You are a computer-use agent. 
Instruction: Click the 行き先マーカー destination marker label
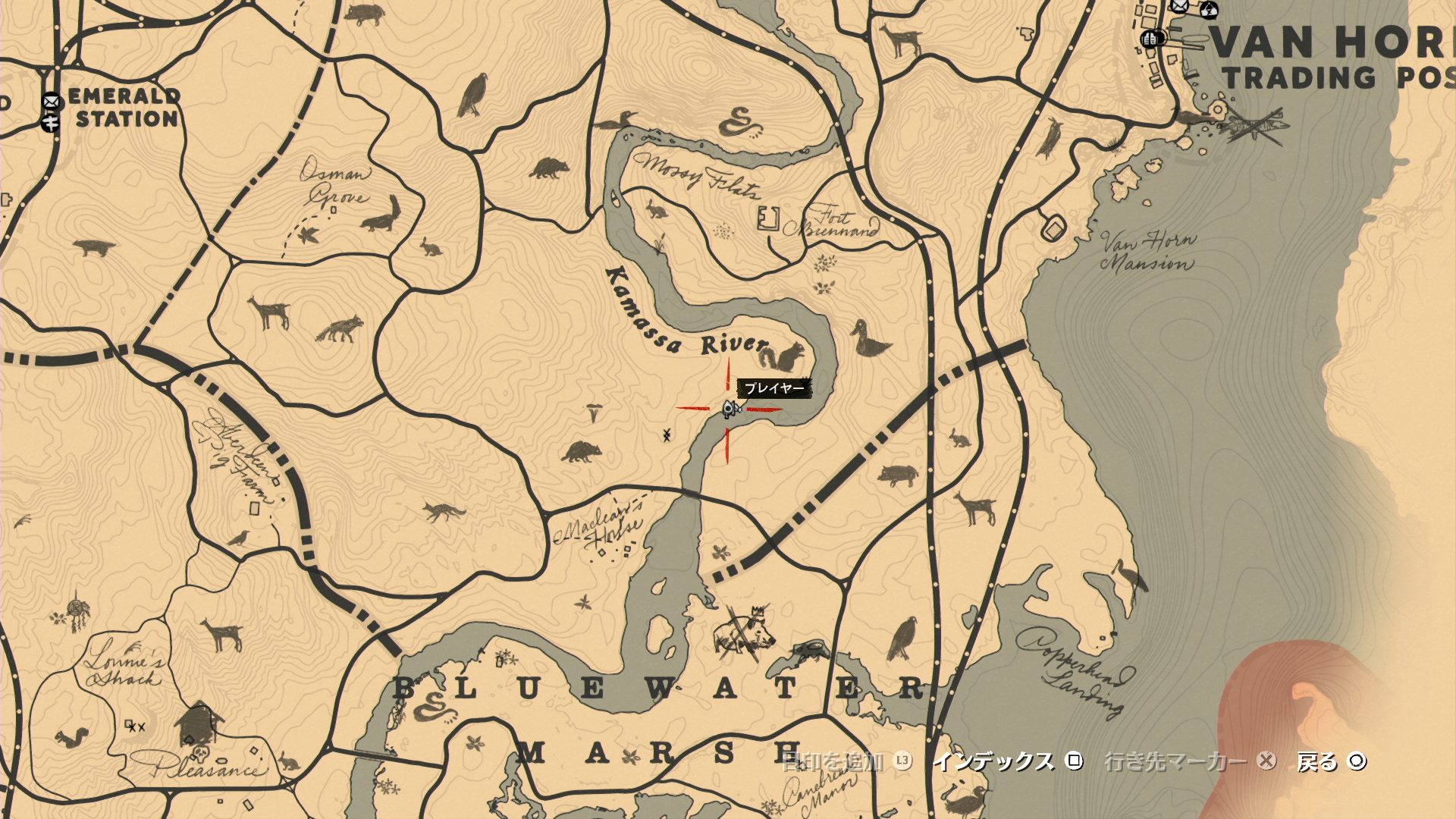[1175, 761]
